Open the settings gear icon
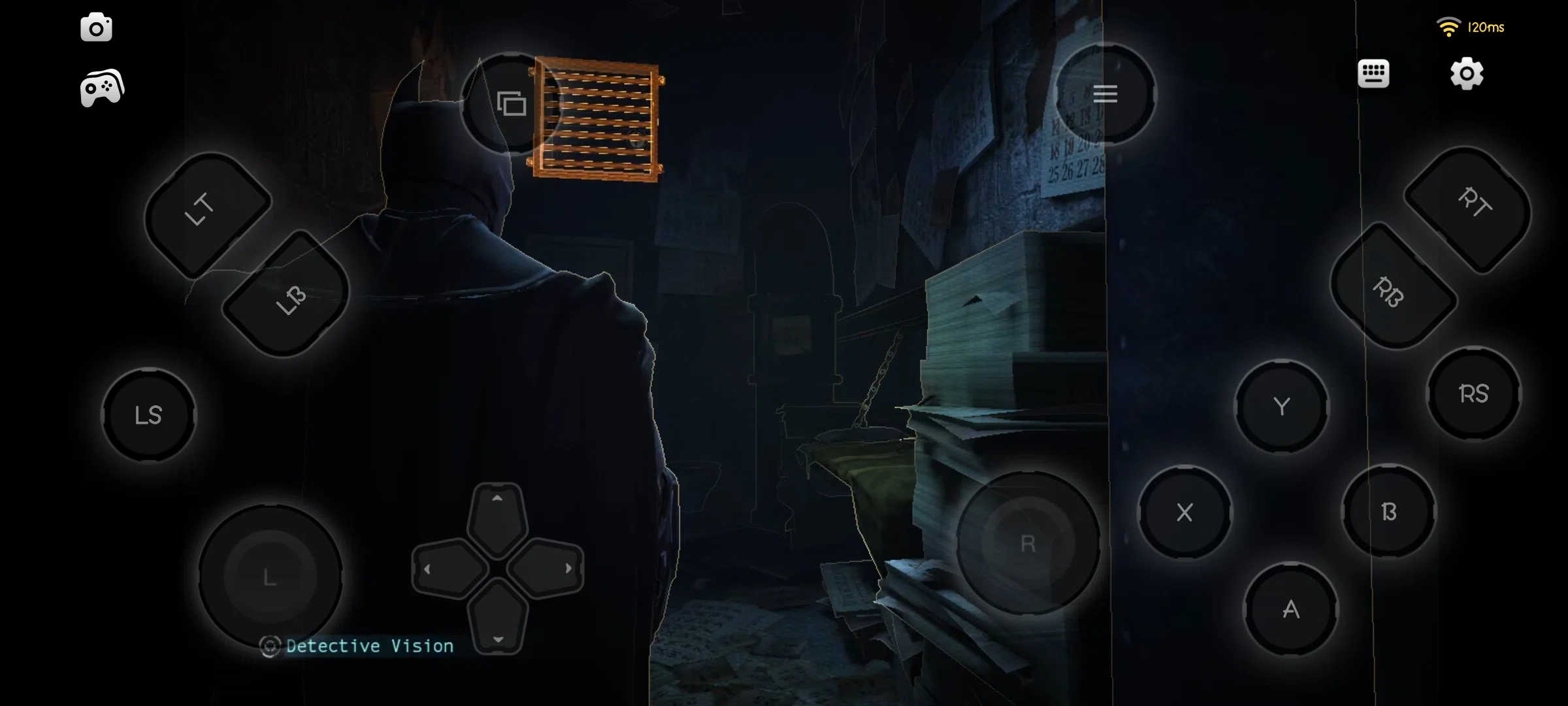Screen dimensions: 1568x706 pyautogui.click(x=1467, y=75)
